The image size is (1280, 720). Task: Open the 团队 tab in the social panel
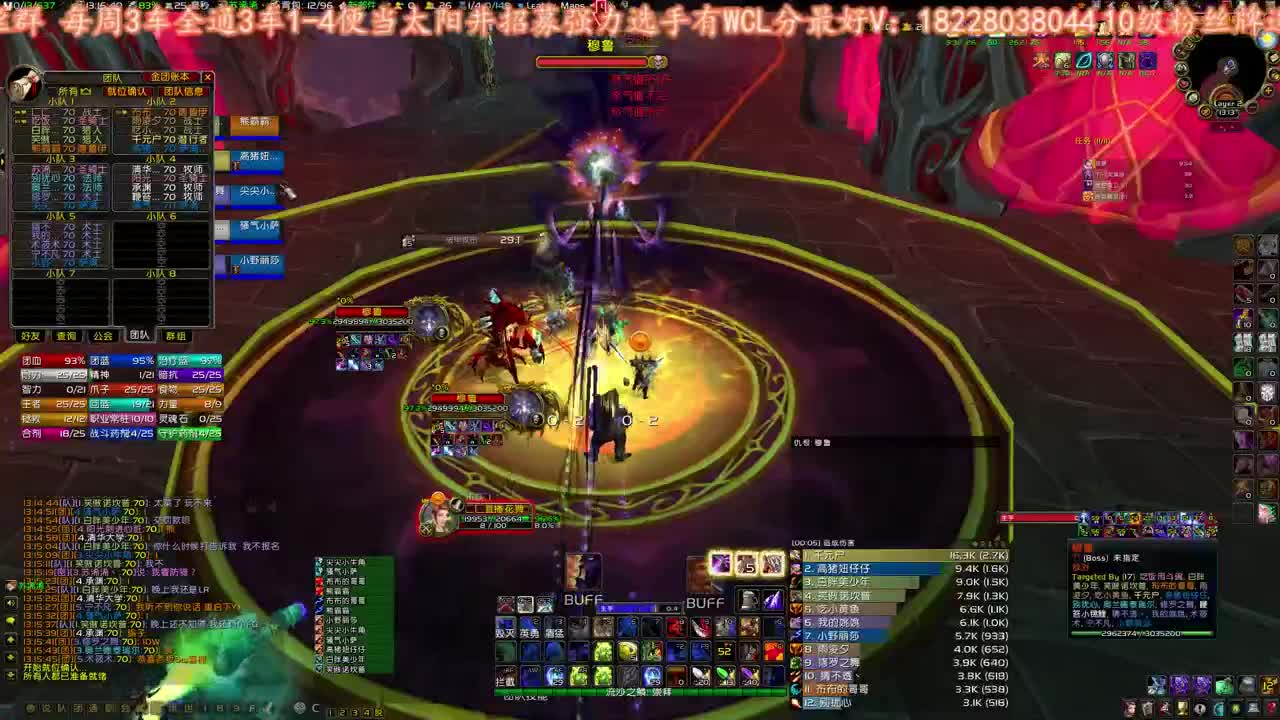(140, 333)
